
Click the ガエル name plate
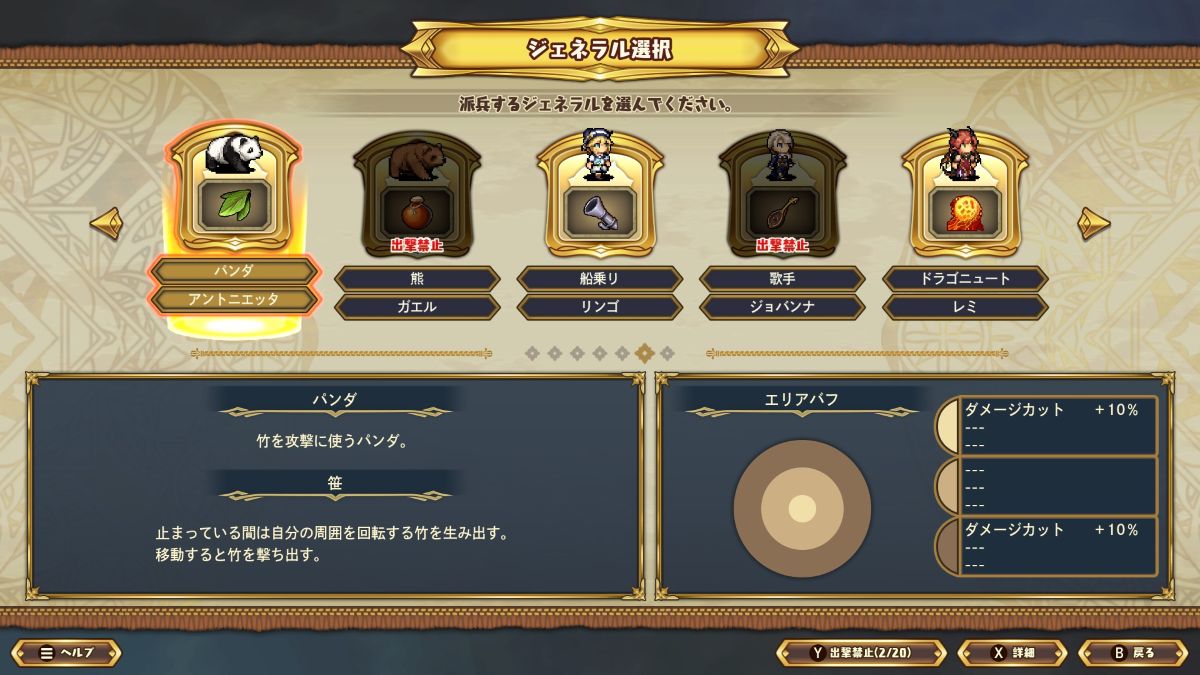pyautogui.click(x=417, y=307)
